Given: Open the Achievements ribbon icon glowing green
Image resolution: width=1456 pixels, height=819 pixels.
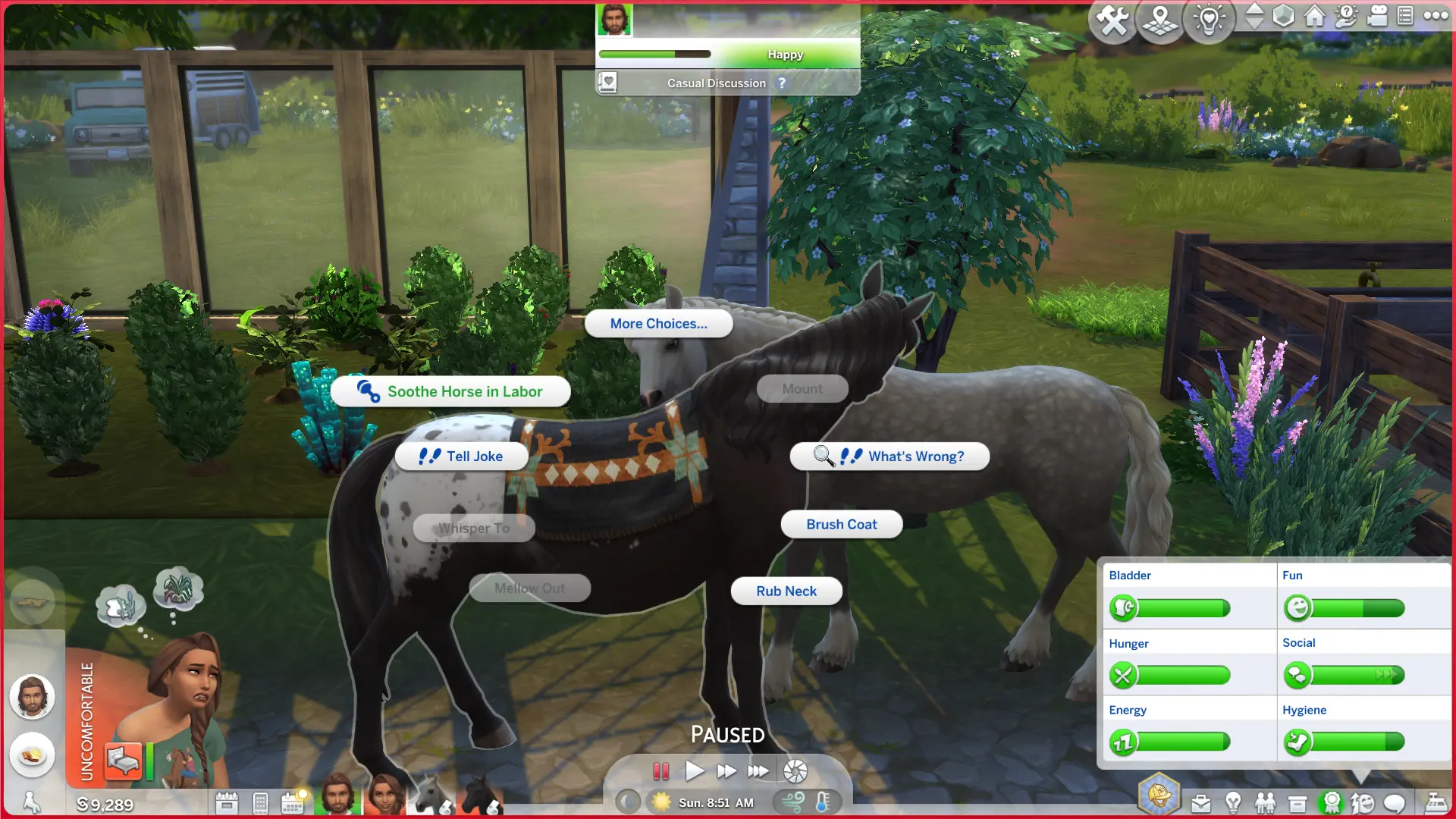Looking at the screenshot, I should (x=1331, y=802).
